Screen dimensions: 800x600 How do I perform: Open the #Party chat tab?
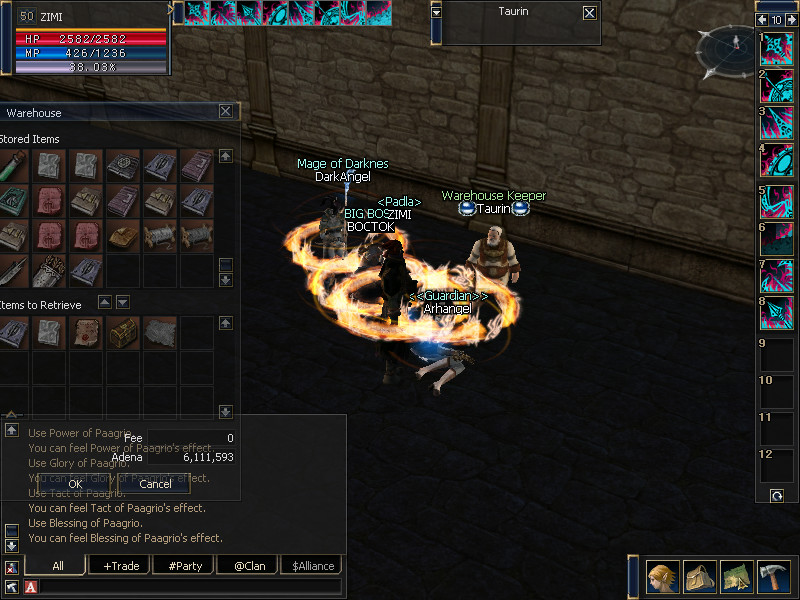(185, 566)
